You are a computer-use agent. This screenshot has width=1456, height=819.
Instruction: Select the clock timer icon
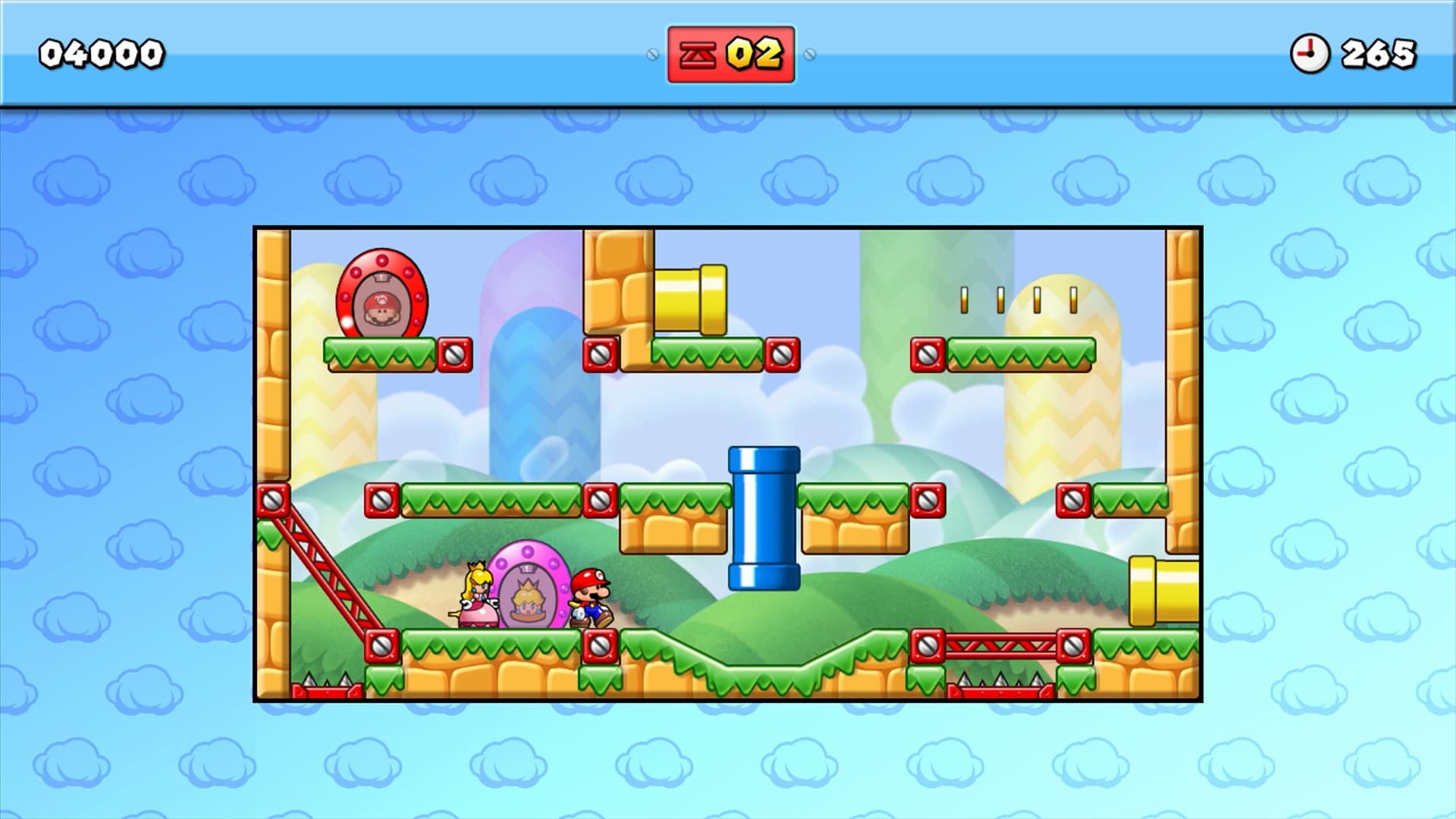[x=1311, y=52]
